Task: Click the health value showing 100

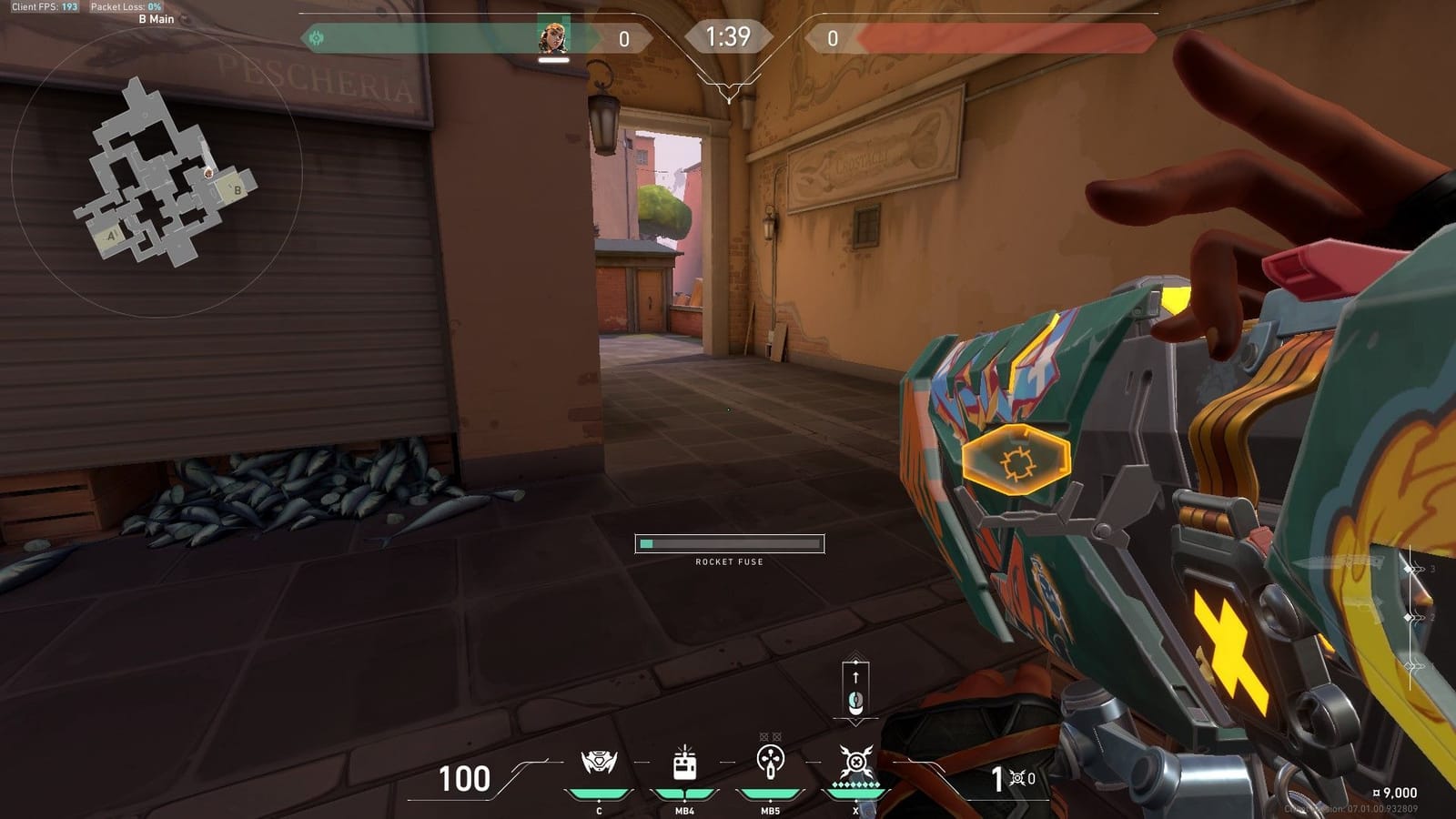Action: point(467,780)
